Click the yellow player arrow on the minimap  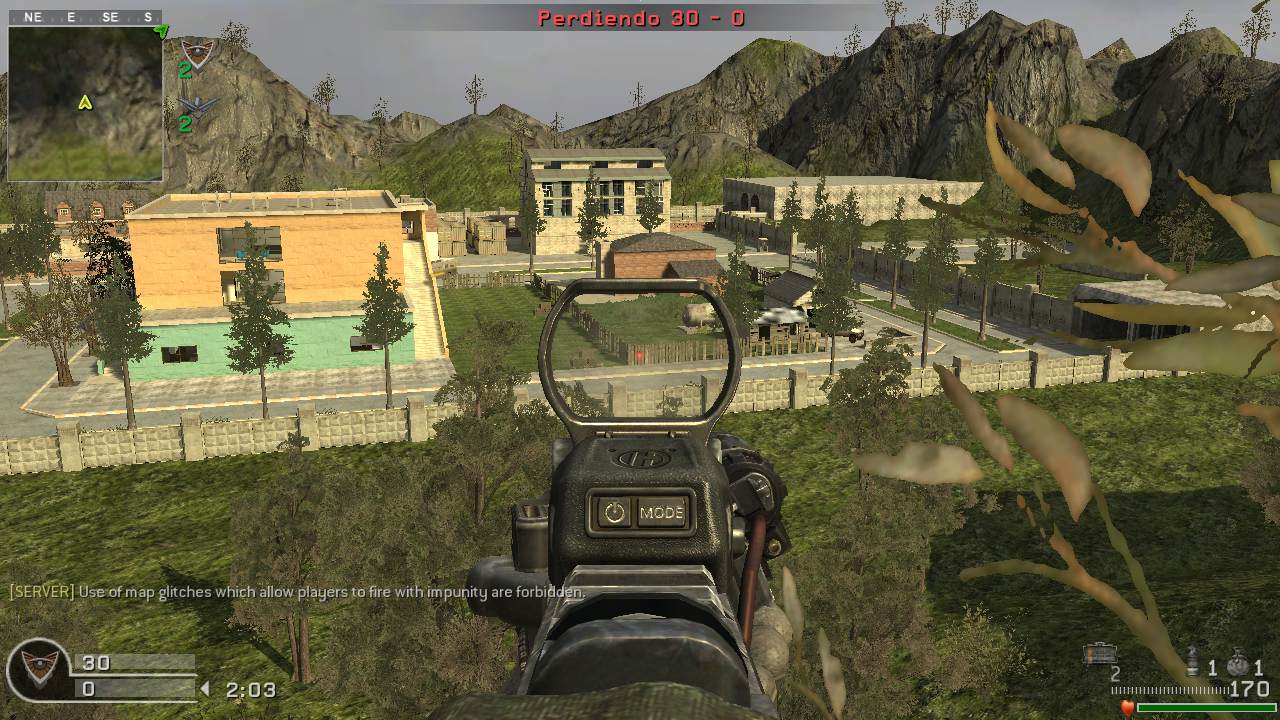tap(85, 102)
